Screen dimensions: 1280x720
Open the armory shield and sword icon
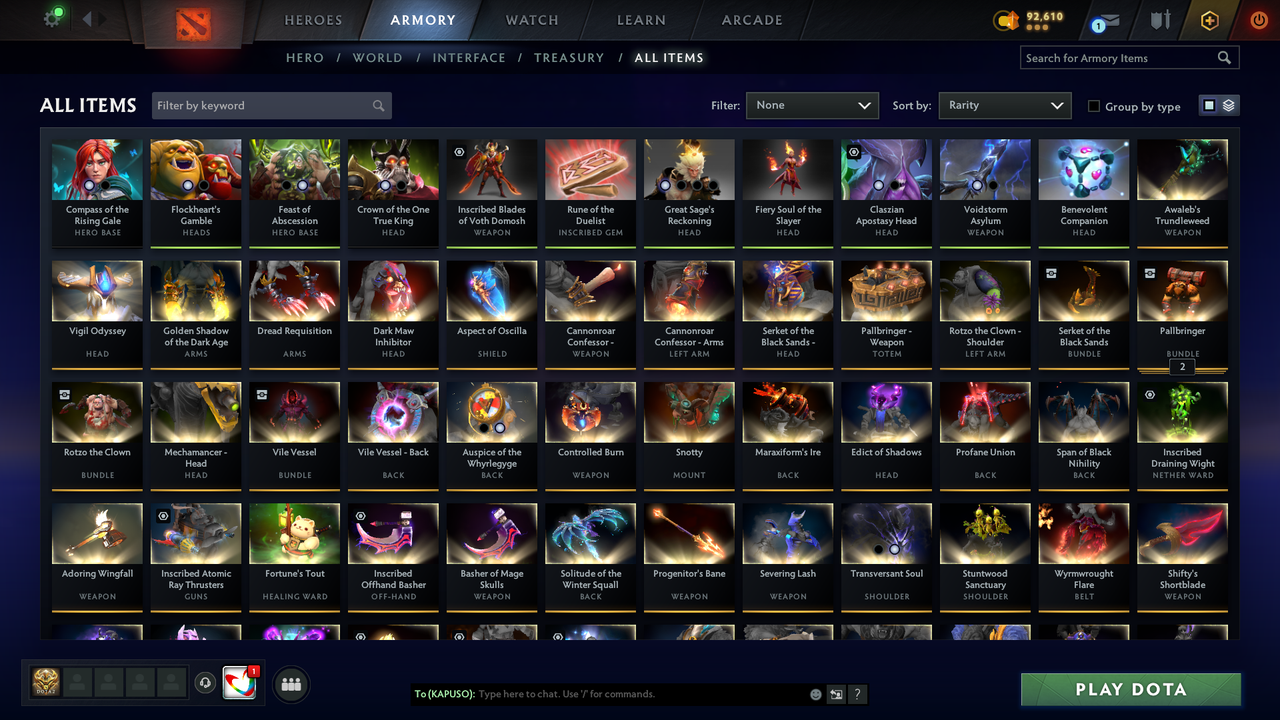1160,20
